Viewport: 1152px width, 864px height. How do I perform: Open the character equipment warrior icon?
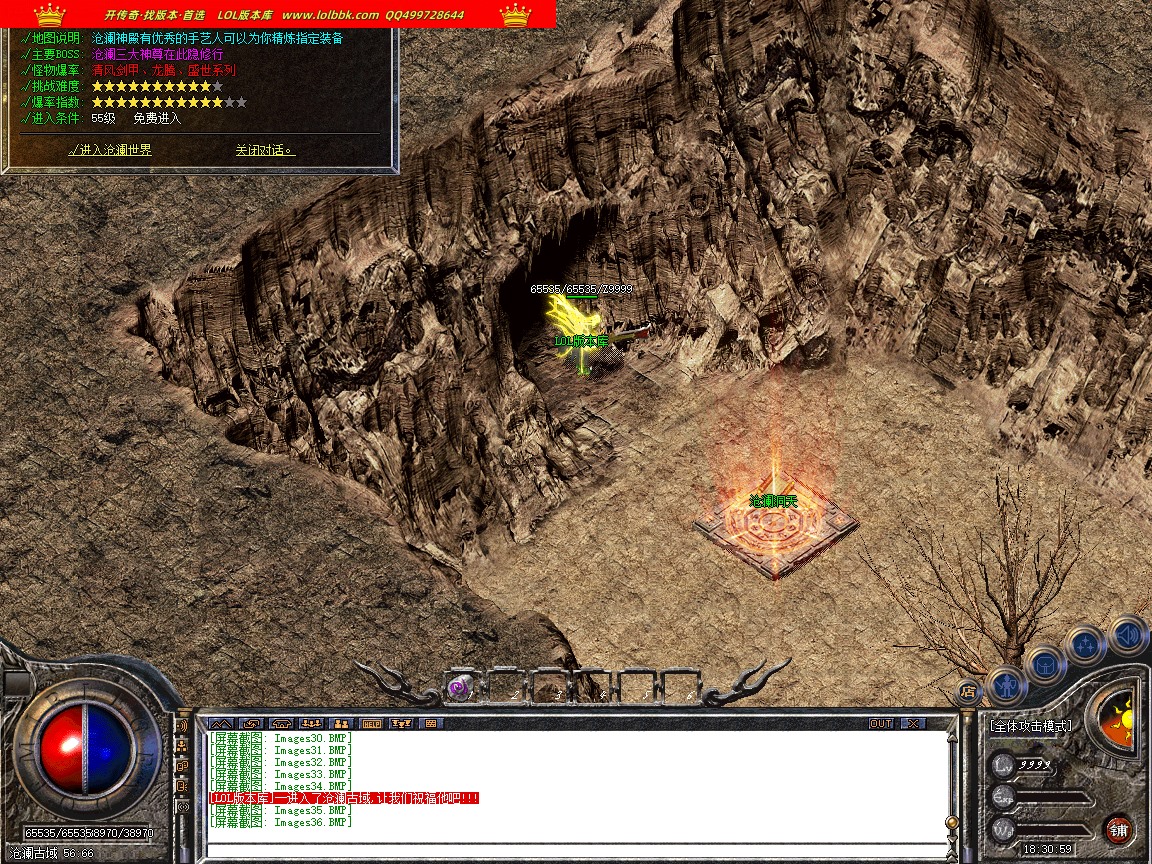point(1006,685)
